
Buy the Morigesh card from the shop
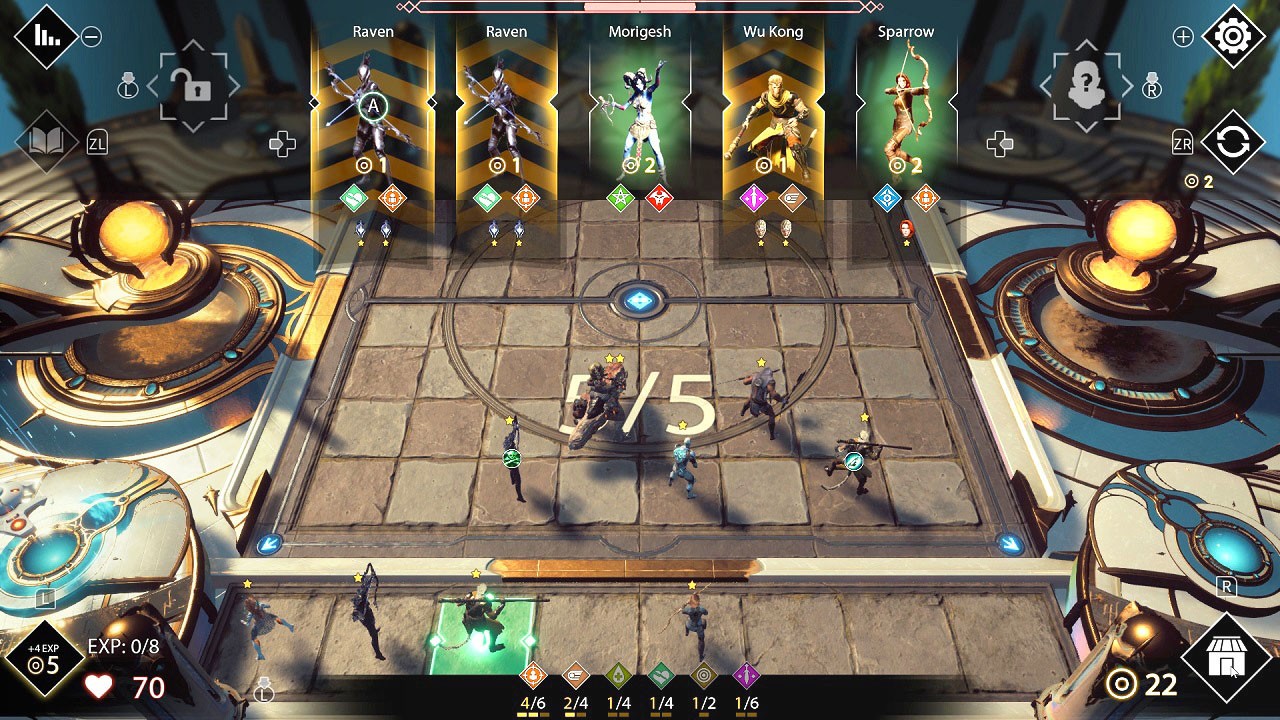(x=639, y=110)
